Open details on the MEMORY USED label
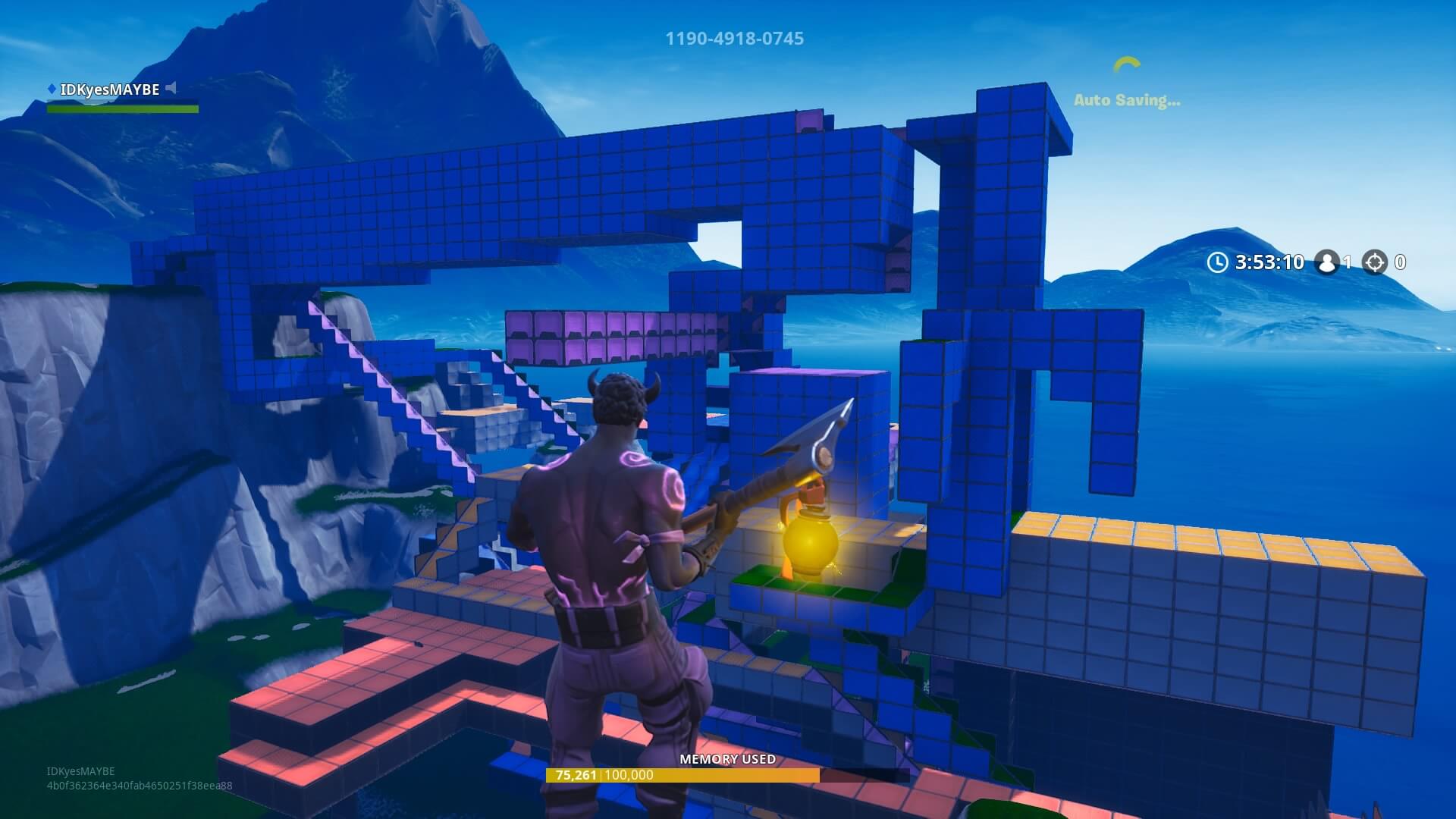 [x=728, y=758]
